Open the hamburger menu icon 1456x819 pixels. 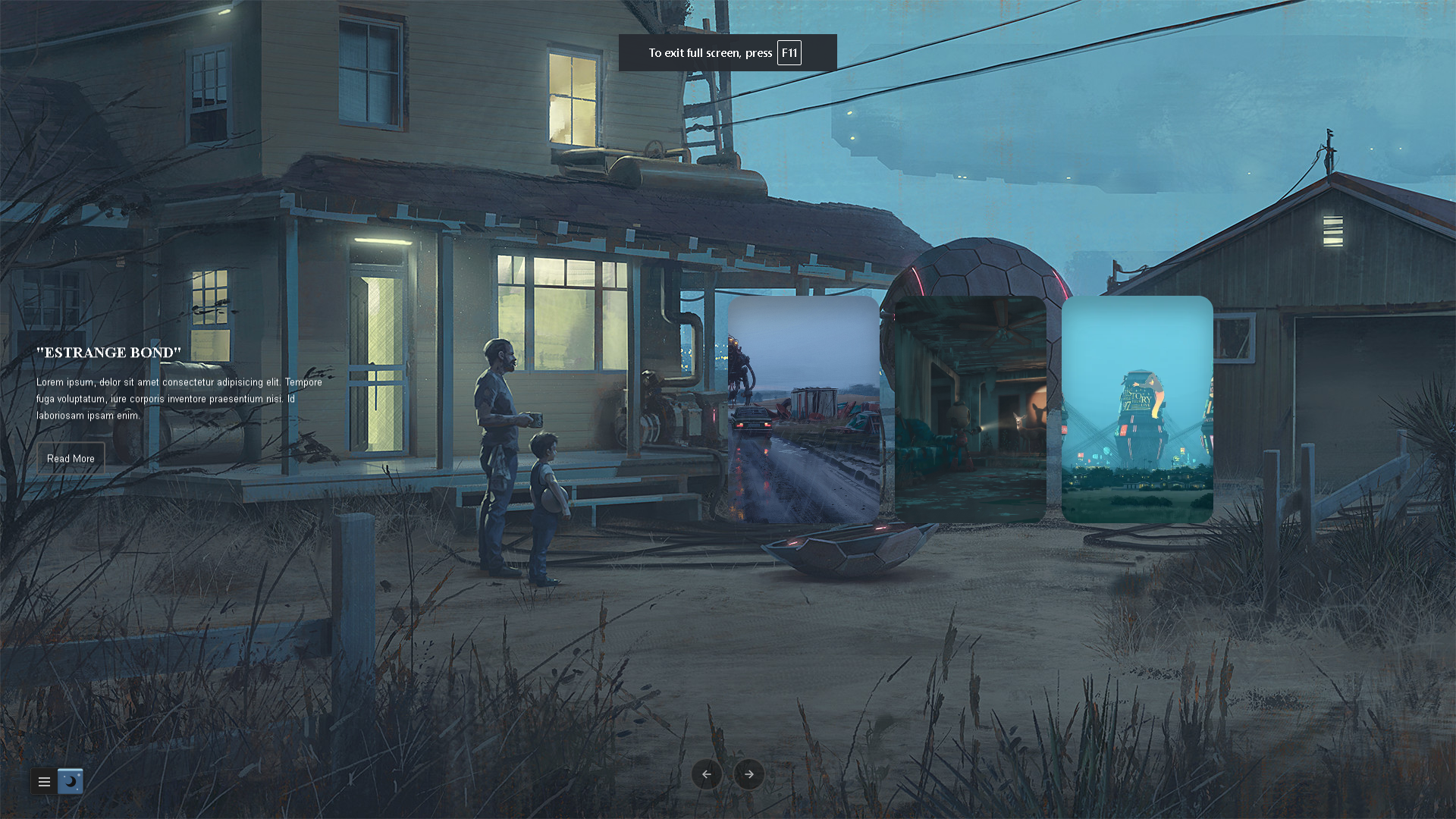click(x=44, y=782)
